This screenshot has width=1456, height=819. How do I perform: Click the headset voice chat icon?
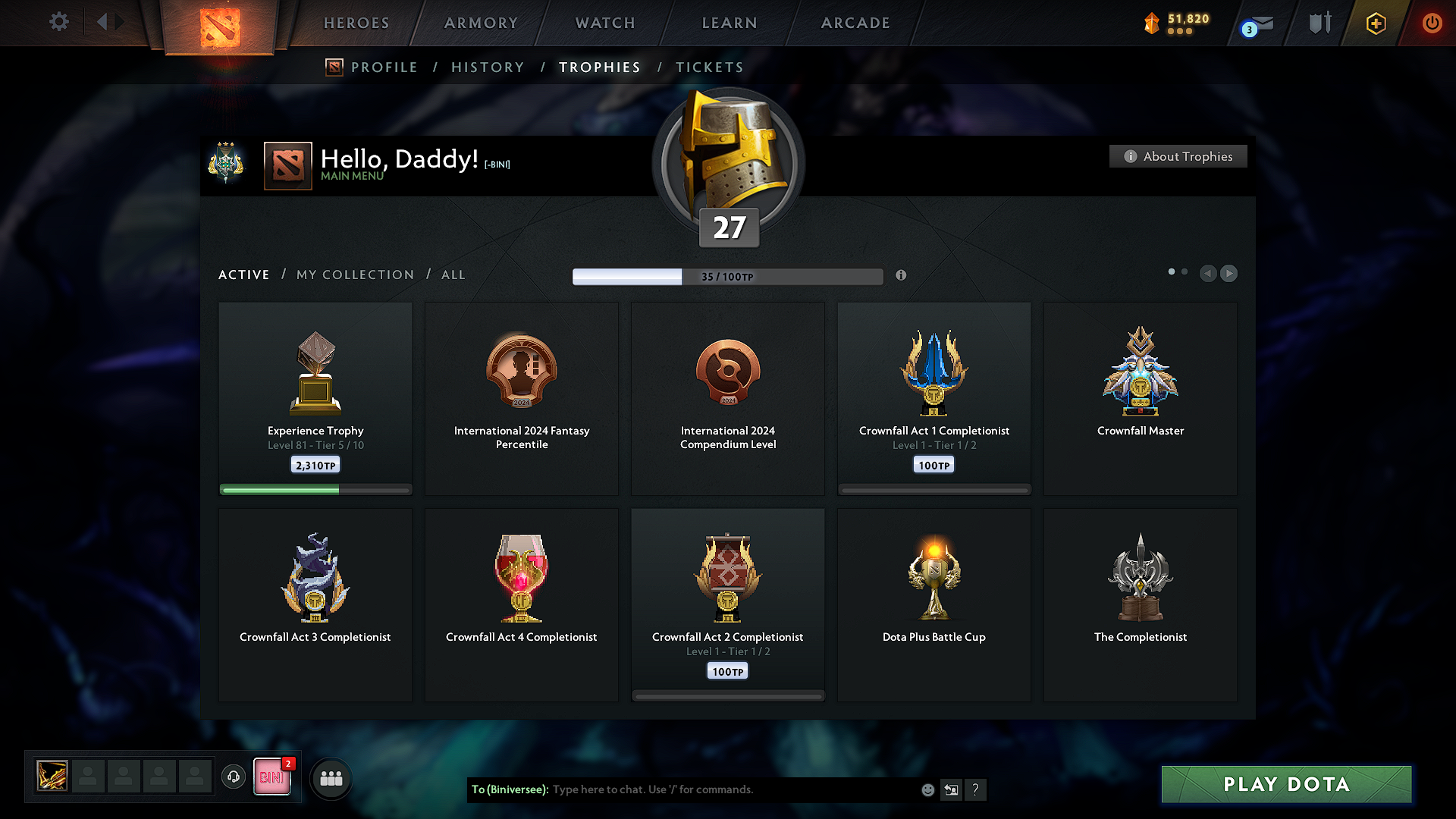point(234,777)
